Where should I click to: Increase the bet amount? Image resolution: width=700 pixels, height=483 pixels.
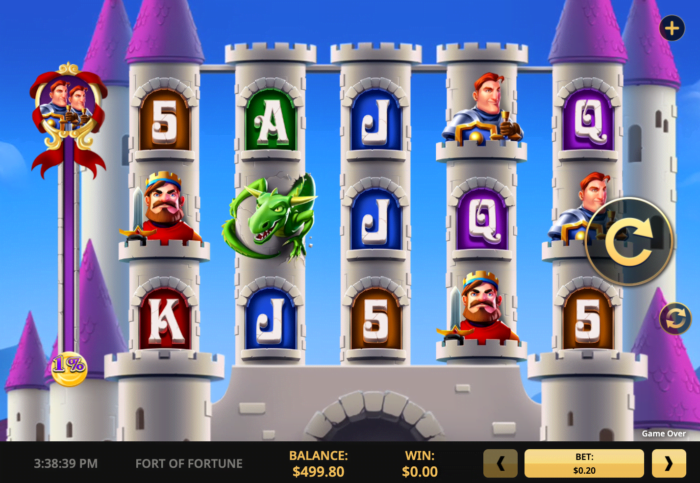click(x=669, y=463)
